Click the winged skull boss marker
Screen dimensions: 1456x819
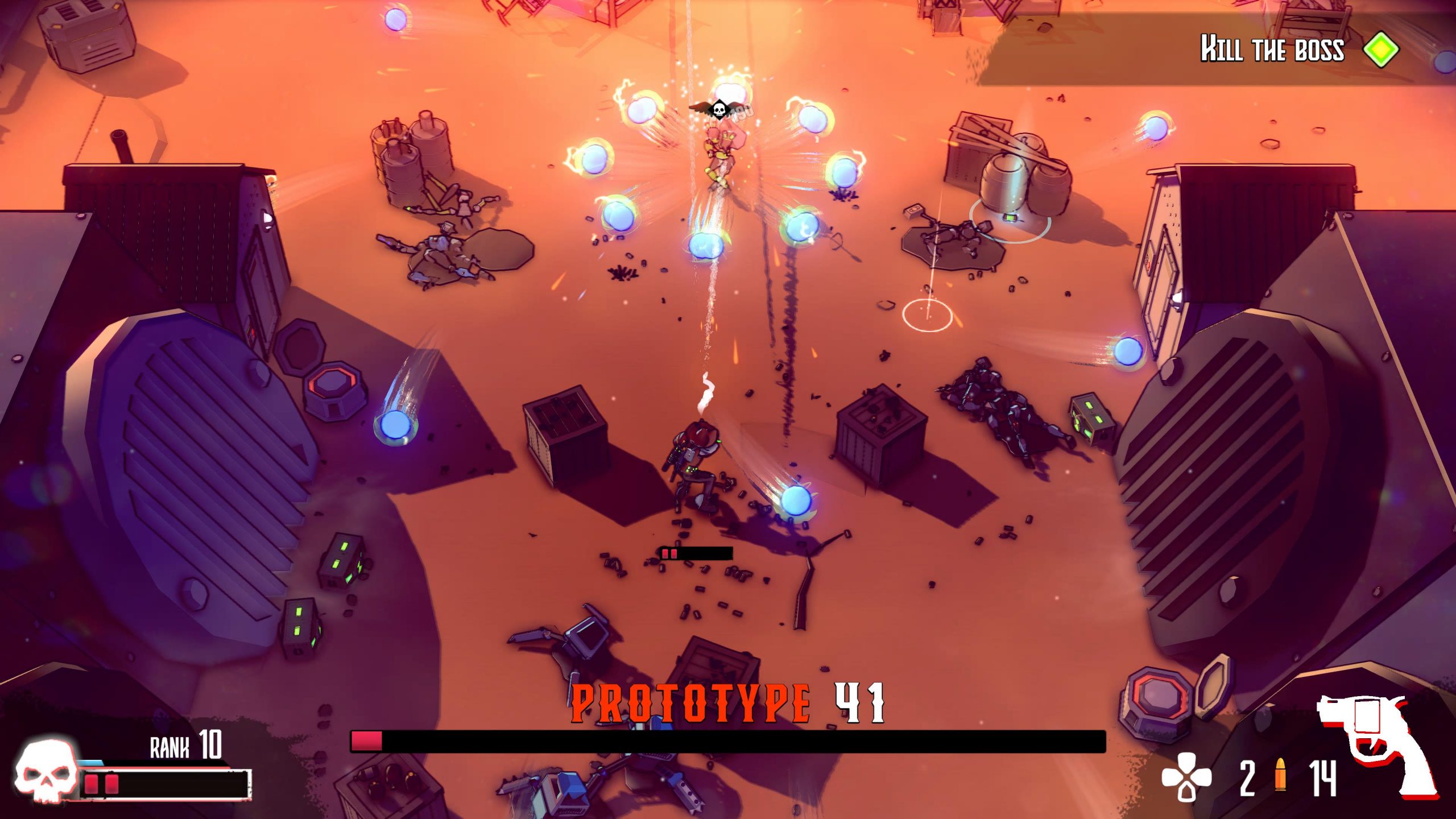pyautogui.click(x=719, y=108)
